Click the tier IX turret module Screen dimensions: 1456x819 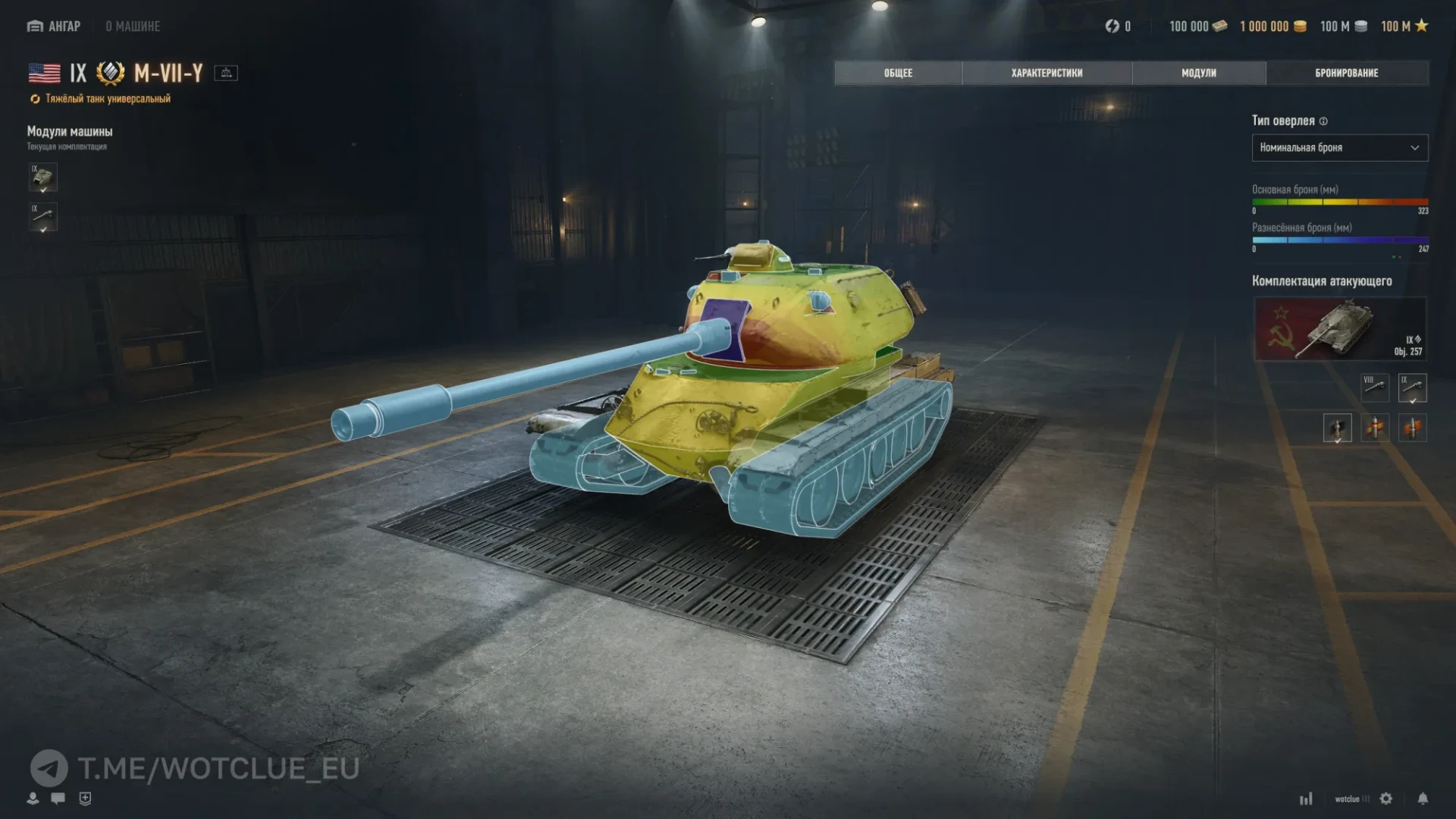coord(43,177)
